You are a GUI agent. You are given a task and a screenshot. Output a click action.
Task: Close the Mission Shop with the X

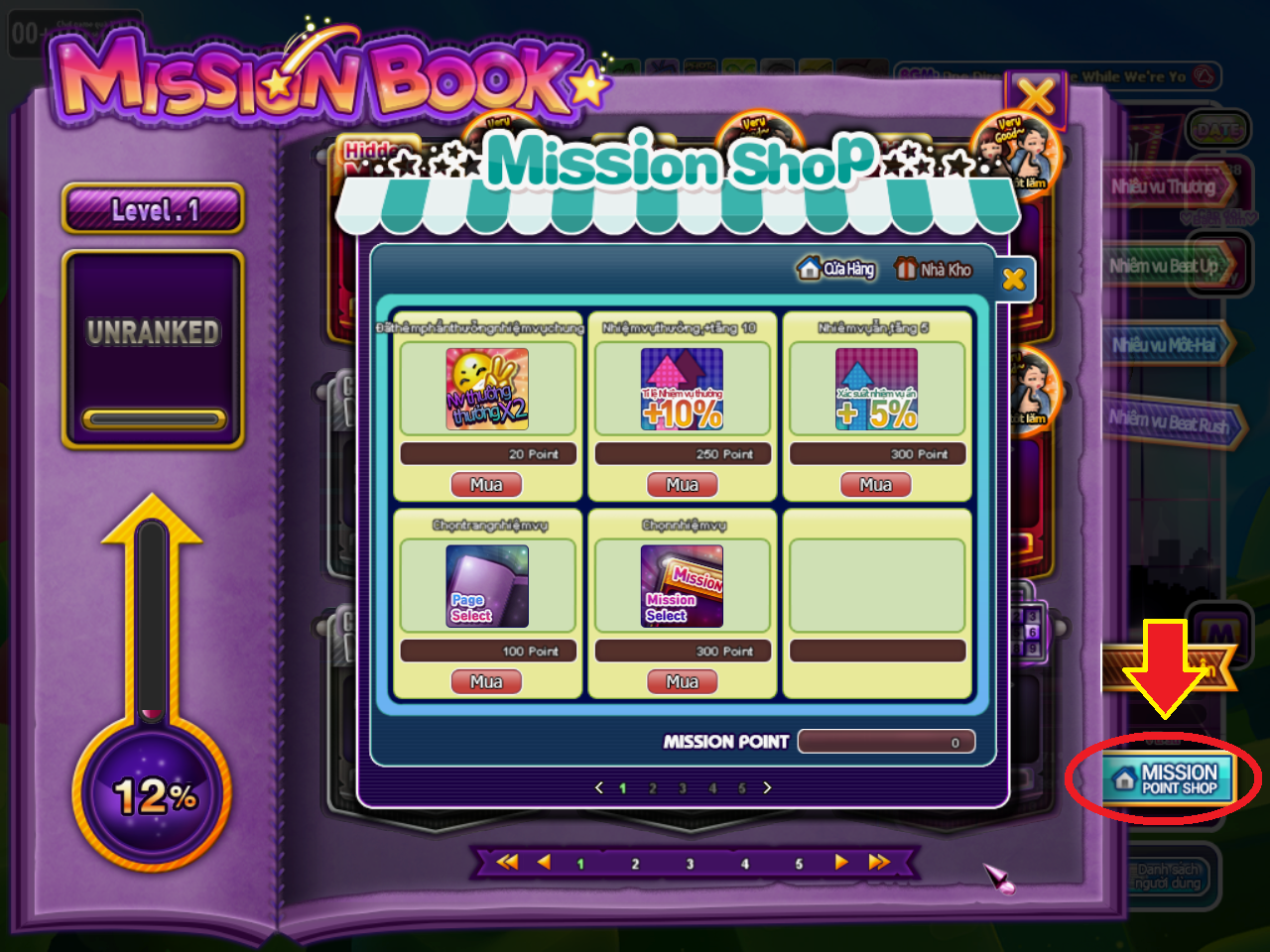[x=1014, y=279]
